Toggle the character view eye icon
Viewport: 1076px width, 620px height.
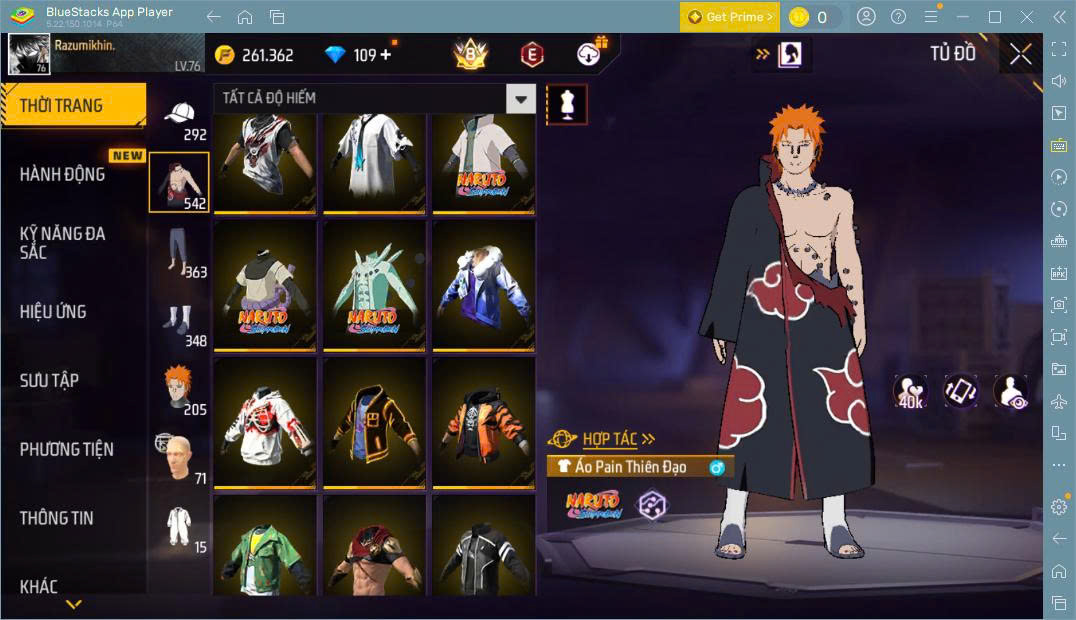pos(1011,391)
